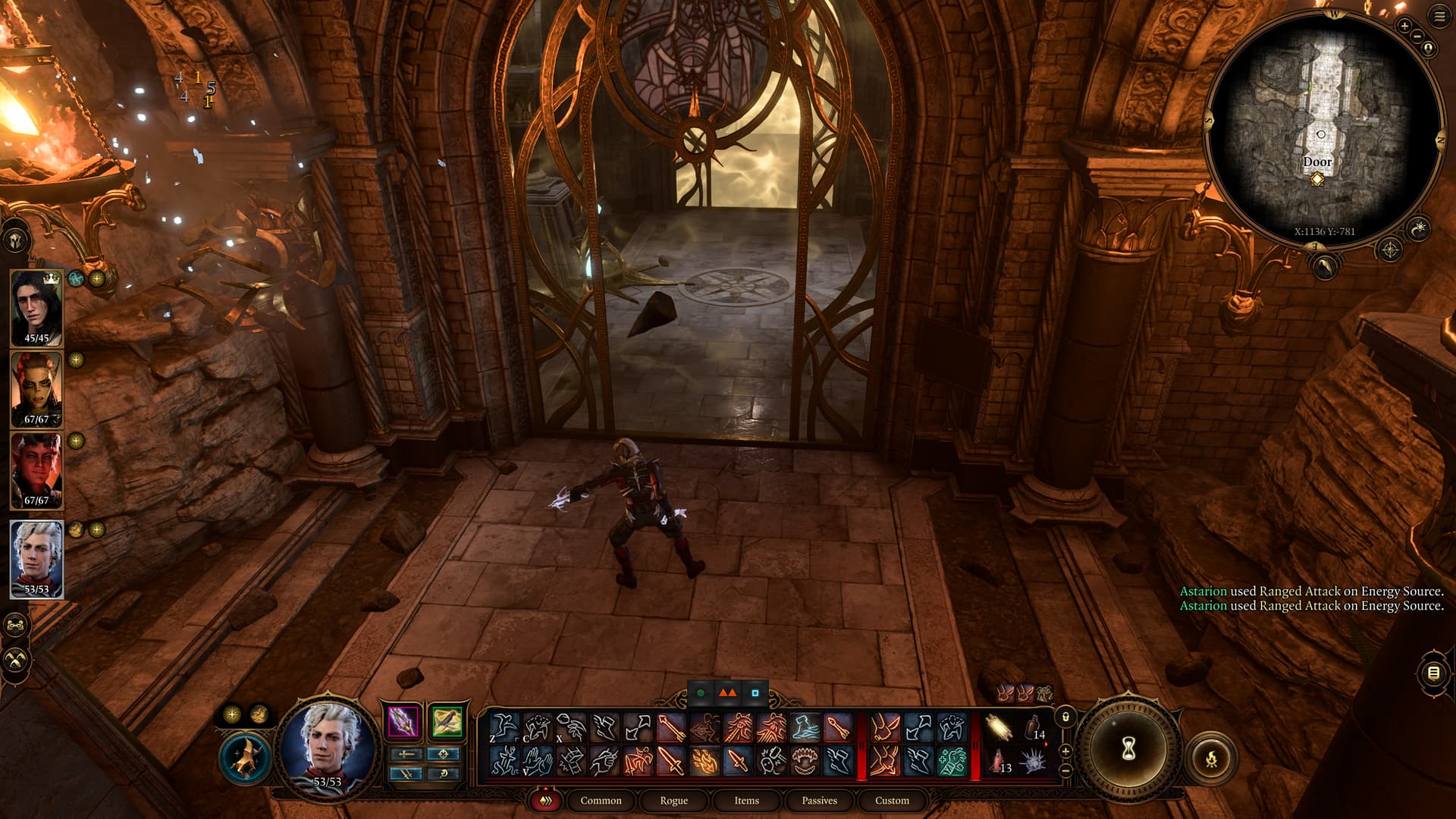Open the Rogue hotbar tab
The image size is (1456, 819).
(x=673, y=800)
